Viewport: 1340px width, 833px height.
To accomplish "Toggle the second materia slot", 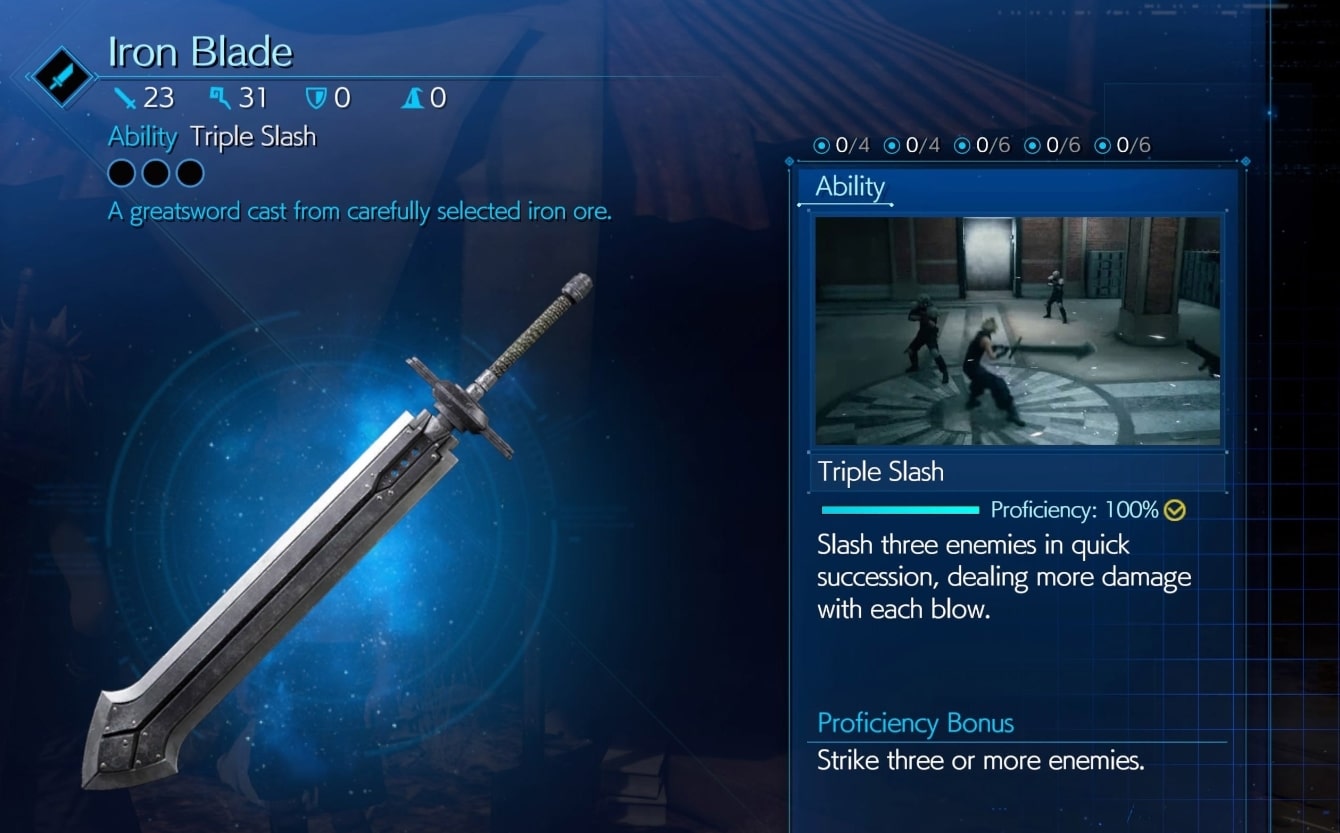I will [x=154, y=172].
